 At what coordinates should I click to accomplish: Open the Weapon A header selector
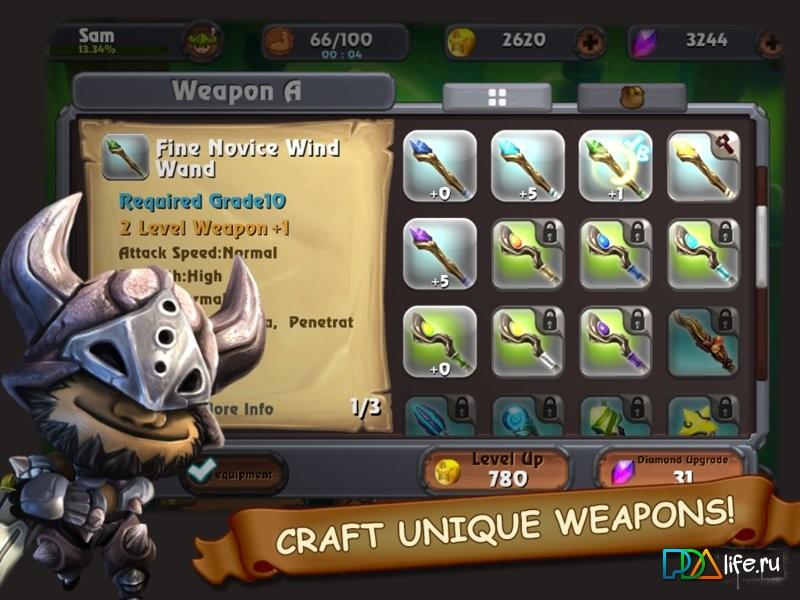234,92
